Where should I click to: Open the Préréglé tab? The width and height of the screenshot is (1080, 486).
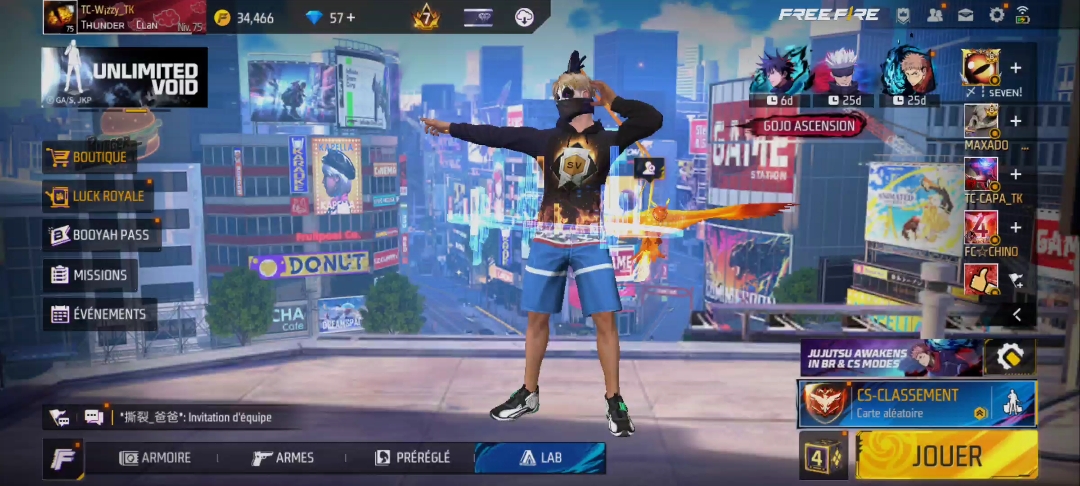click(x=412, y=458)
